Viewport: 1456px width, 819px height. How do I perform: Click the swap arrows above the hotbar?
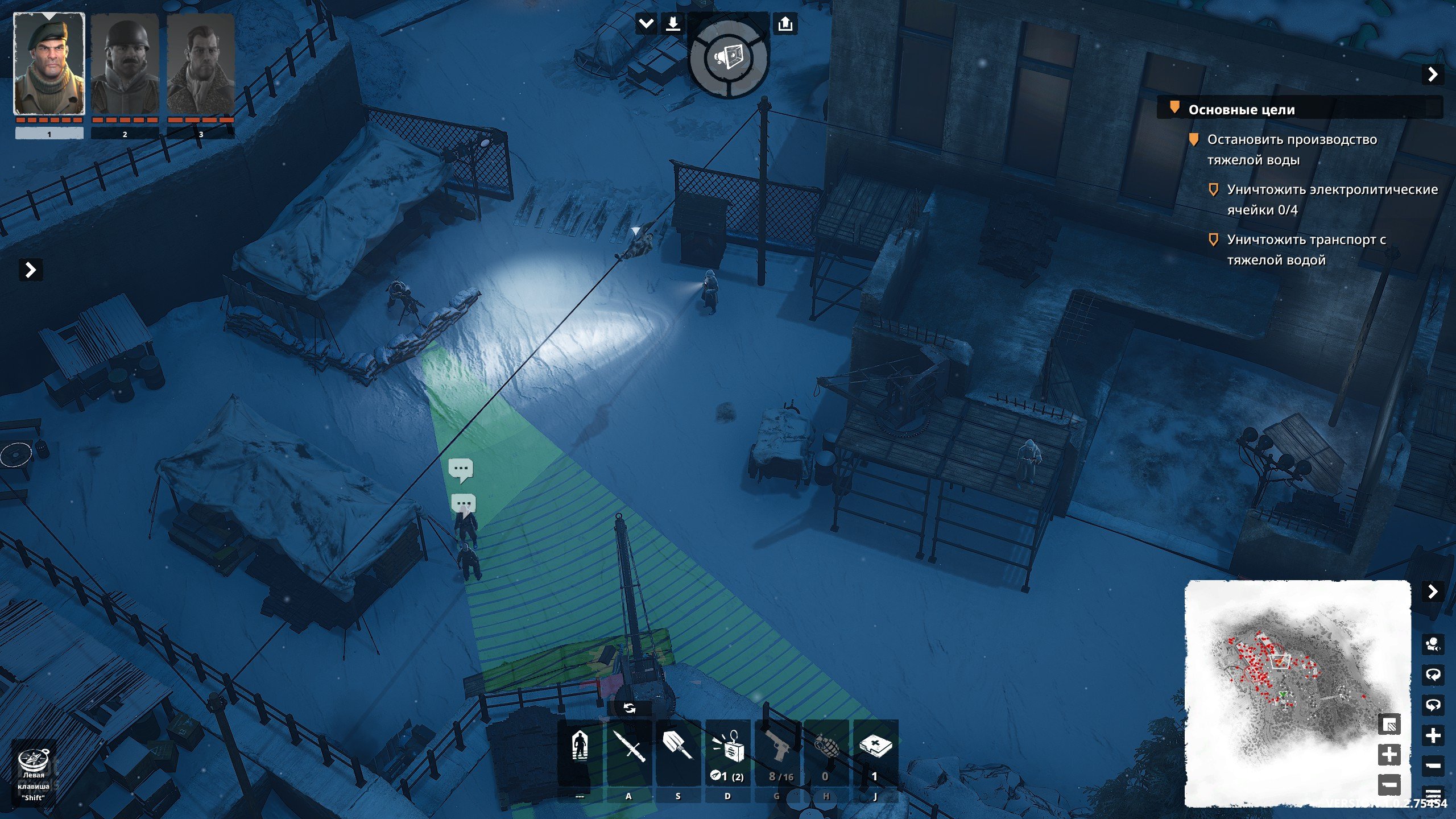629,708
